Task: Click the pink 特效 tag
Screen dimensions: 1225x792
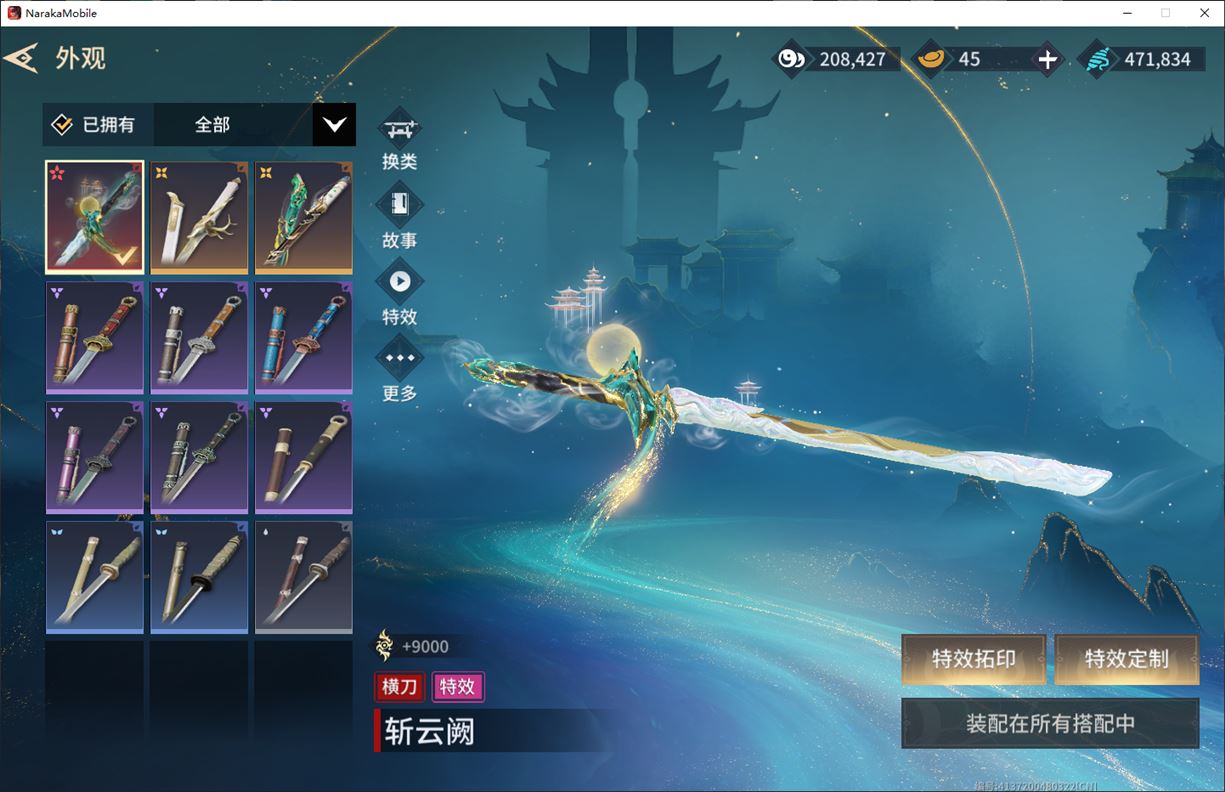Action: tap(457, 686)
